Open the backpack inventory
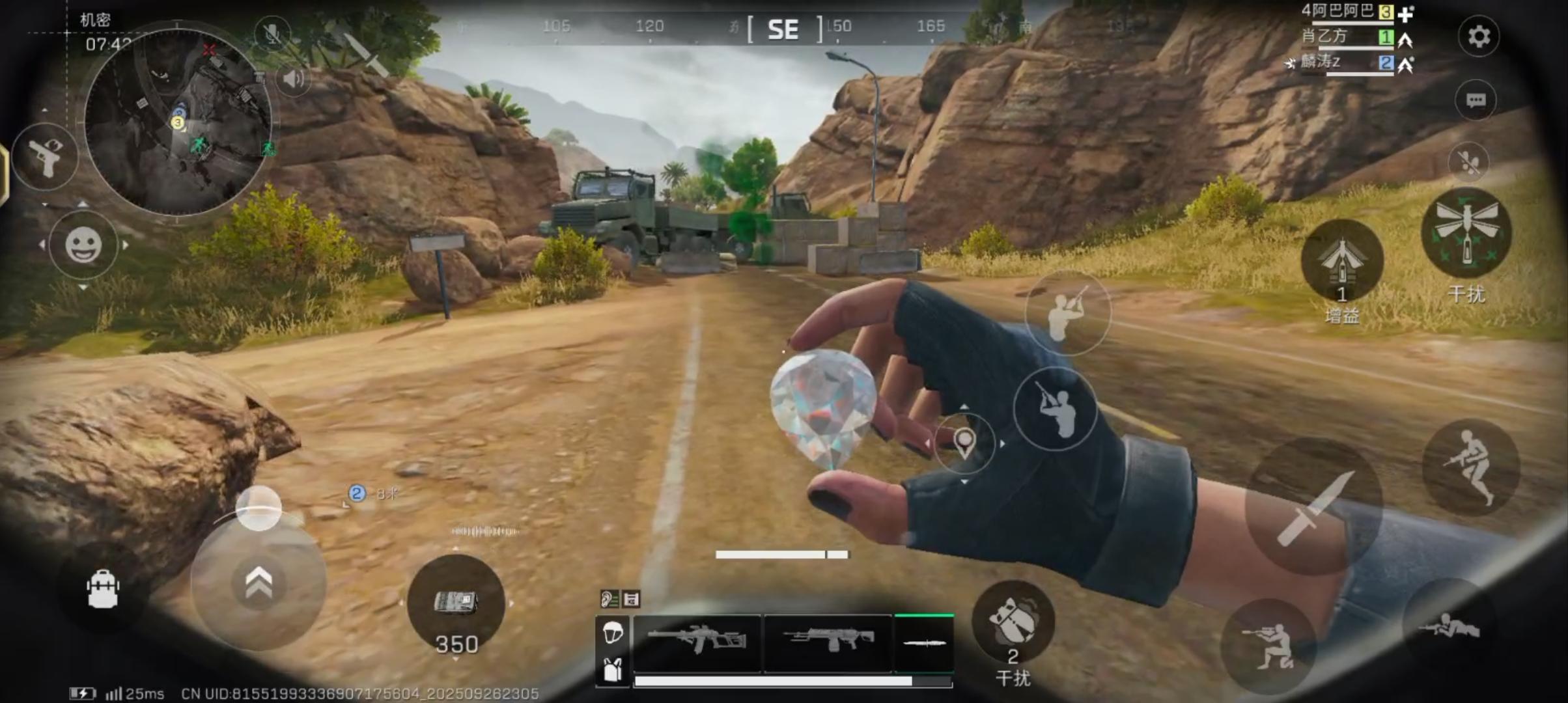The image size is (1568, 703). coord(102,590)
